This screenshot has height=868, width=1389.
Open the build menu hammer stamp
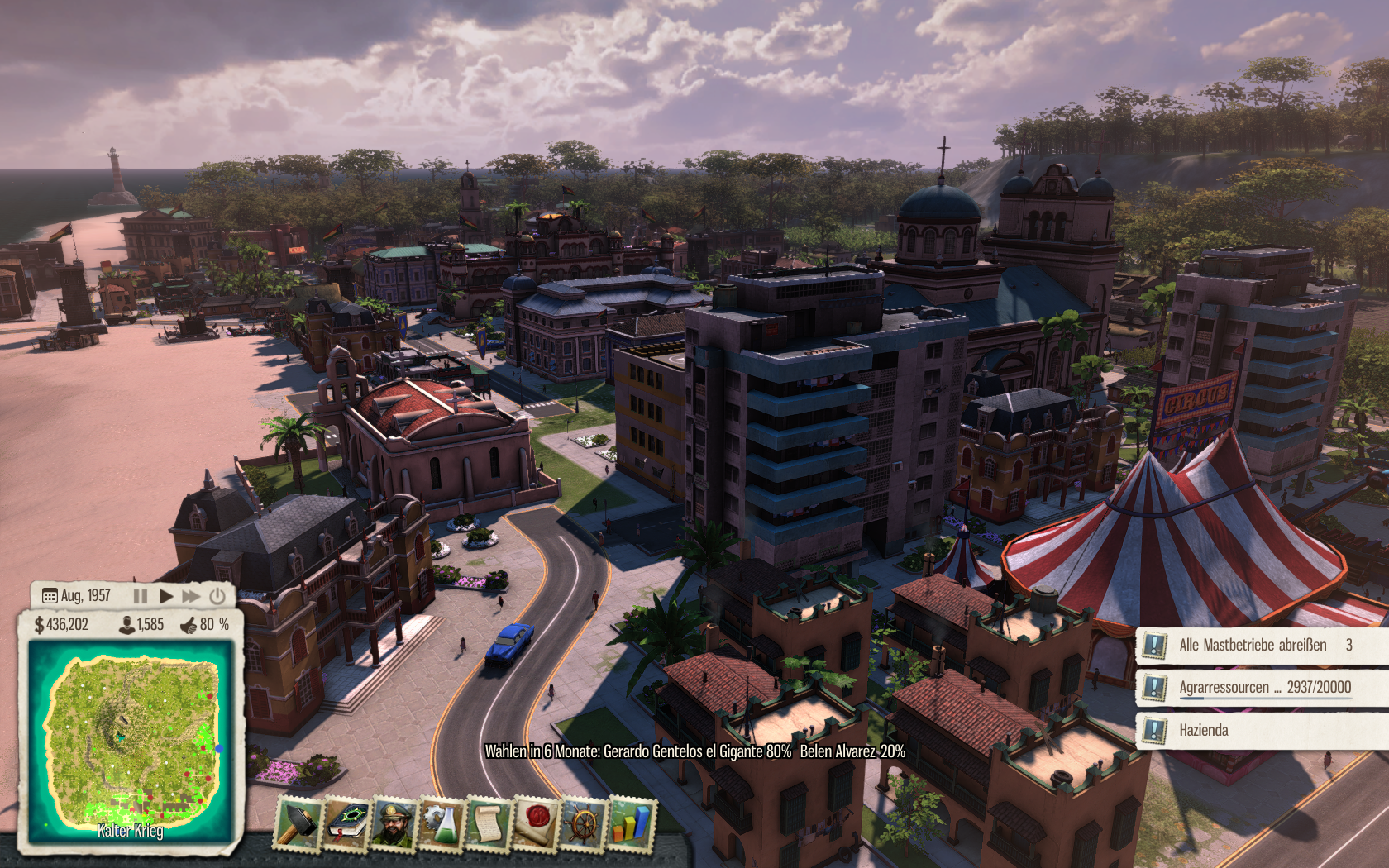[298, 823]
